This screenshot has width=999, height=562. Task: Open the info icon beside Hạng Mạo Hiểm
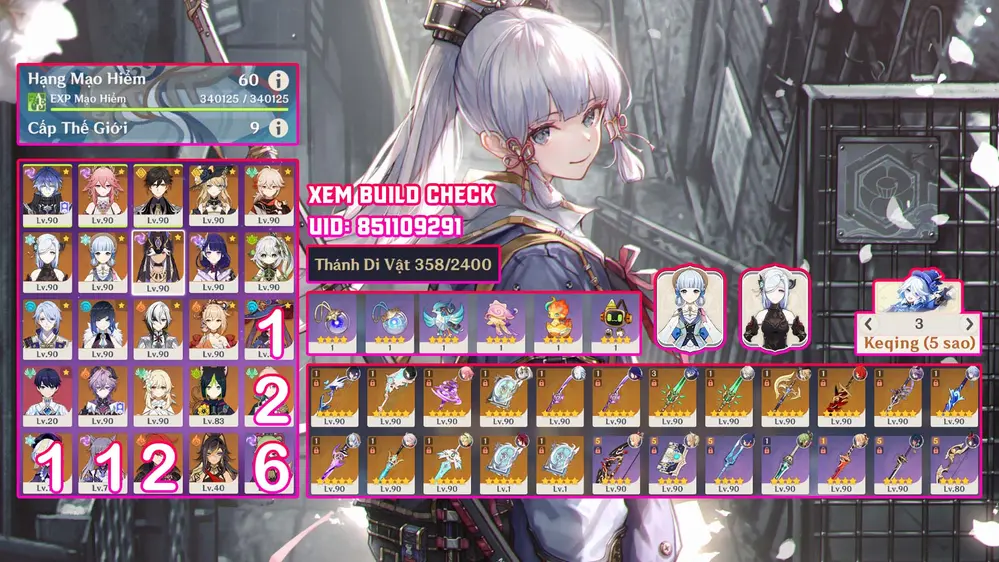coord(280,80)
